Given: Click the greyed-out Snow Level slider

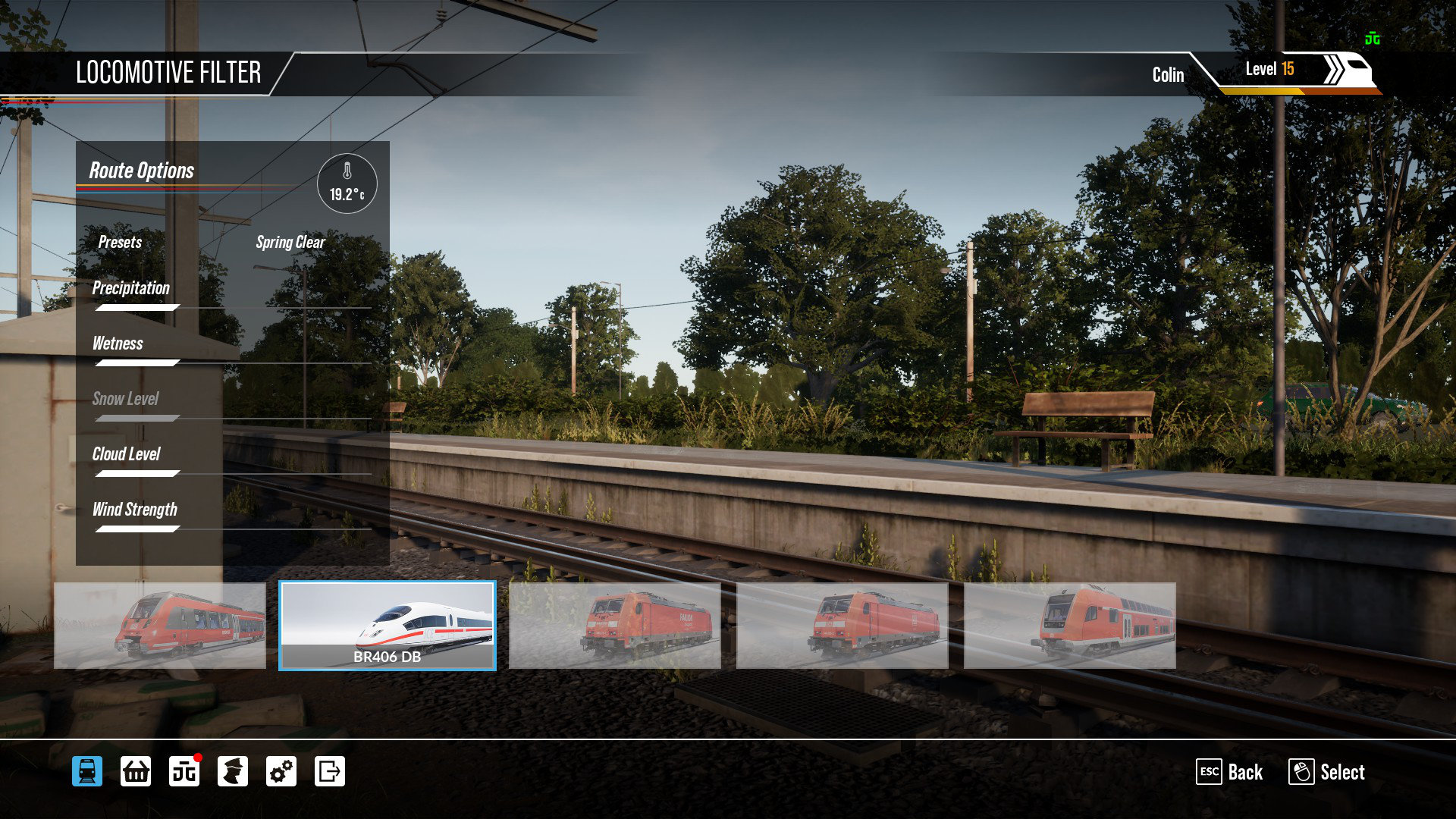Looking at the screenshot, I should [138, 419].
